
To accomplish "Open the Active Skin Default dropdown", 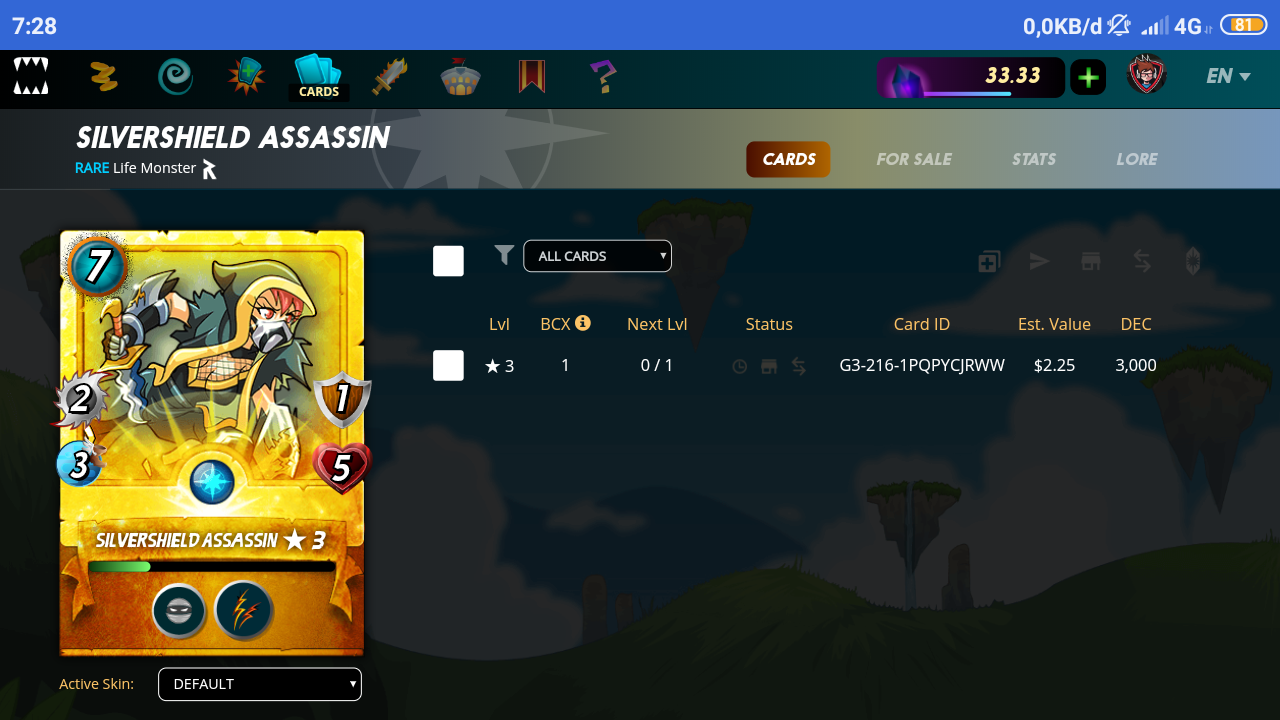I will coord(260,684).
